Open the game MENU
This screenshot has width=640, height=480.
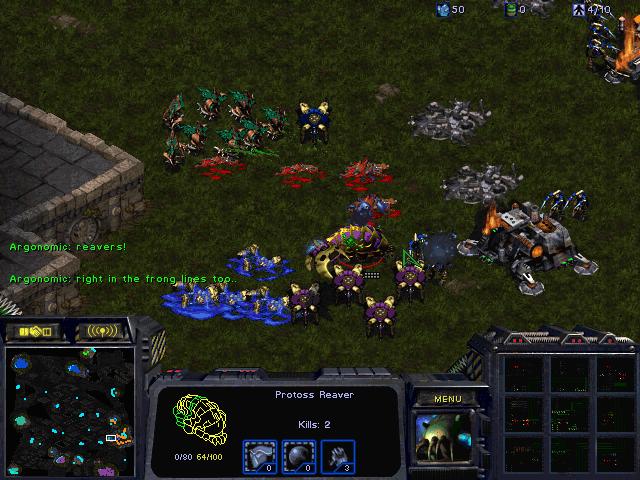point(447,399)
